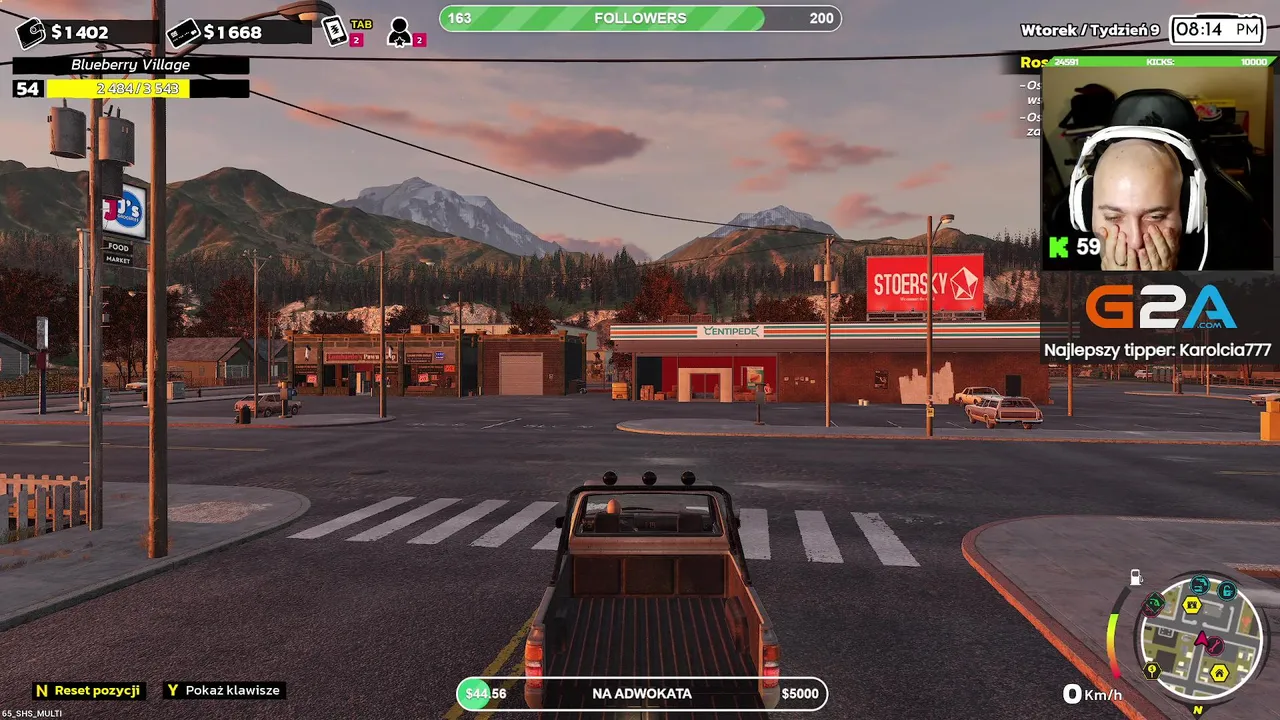Screen dimensions: 1280x720
Task: Open the followers profile icon with star
Action: [x=399, y=32]
